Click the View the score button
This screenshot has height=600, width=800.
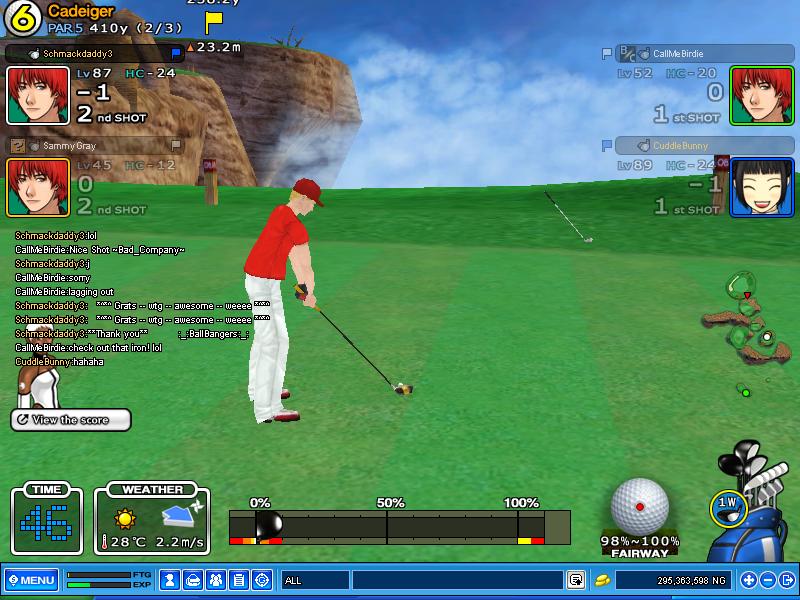71,420
